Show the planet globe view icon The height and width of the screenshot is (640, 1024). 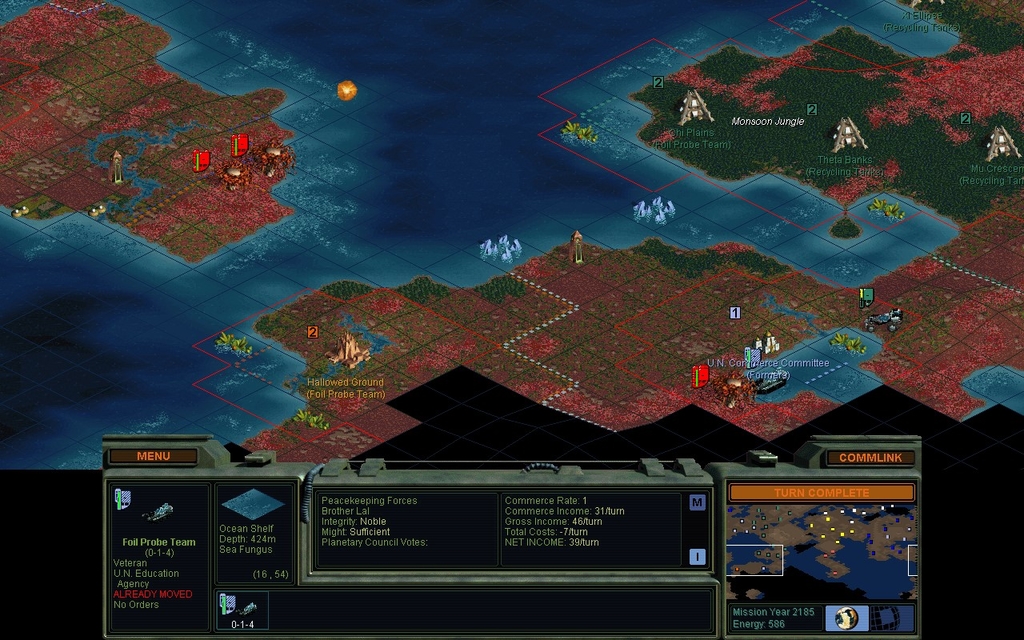tap(847, 618)
